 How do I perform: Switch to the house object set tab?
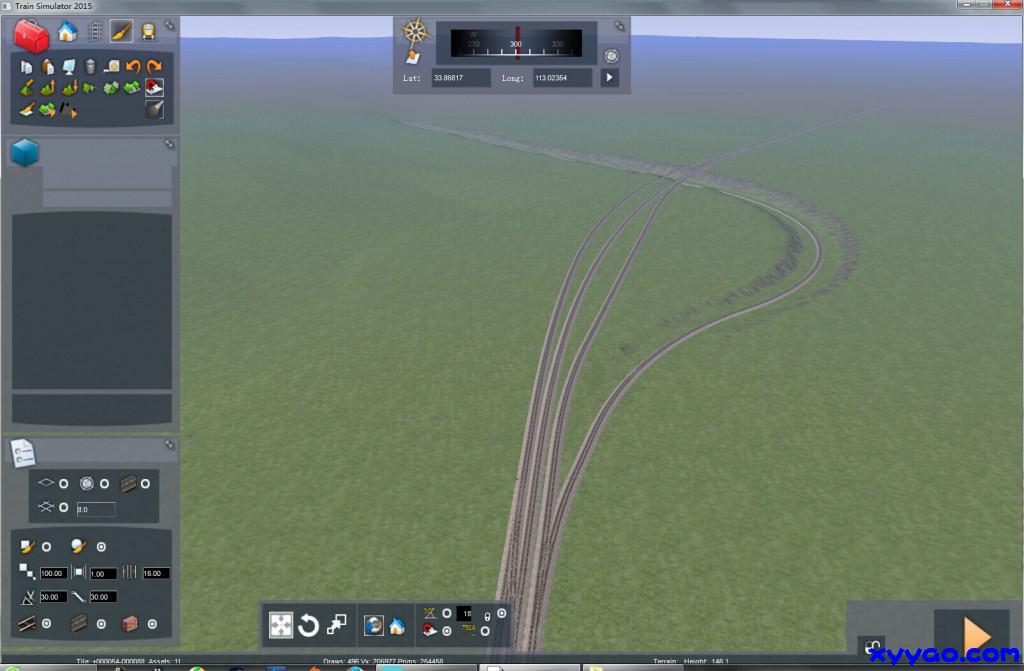(x=67, y=32)
